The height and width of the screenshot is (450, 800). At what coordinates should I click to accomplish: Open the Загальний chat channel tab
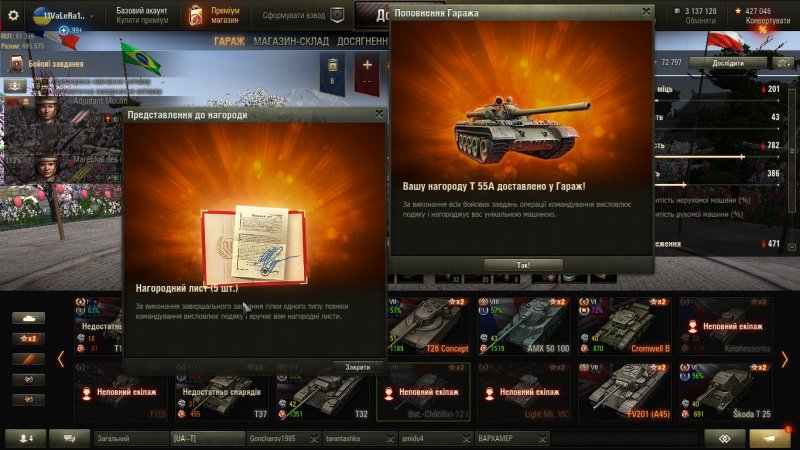pos(128,438)
